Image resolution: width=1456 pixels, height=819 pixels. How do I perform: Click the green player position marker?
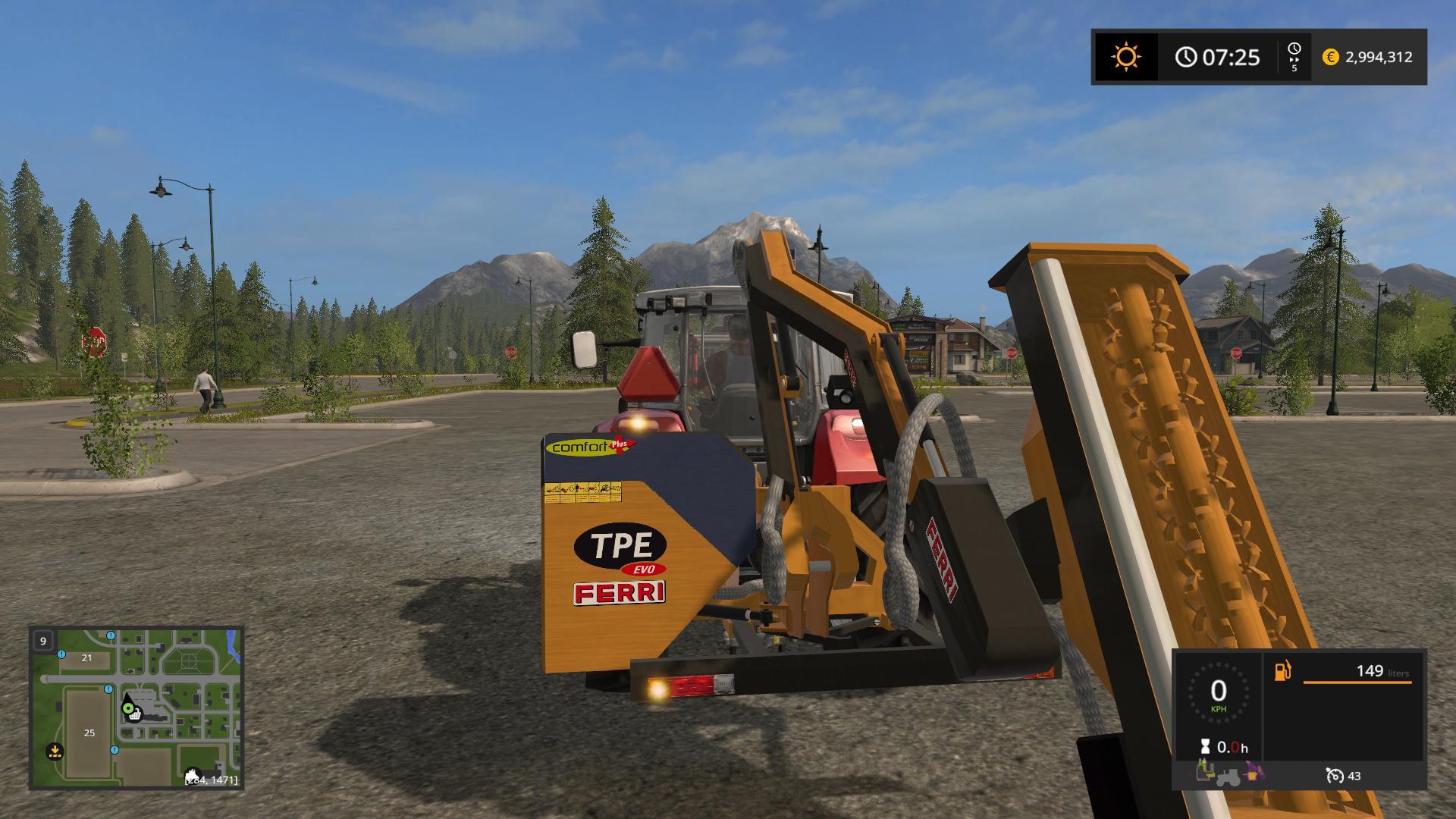[127, 708]
